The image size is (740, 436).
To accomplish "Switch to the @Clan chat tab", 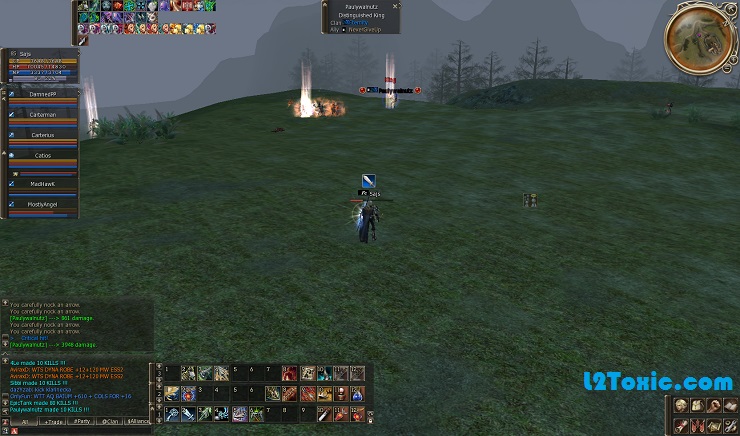I will [x=110, y=422].
